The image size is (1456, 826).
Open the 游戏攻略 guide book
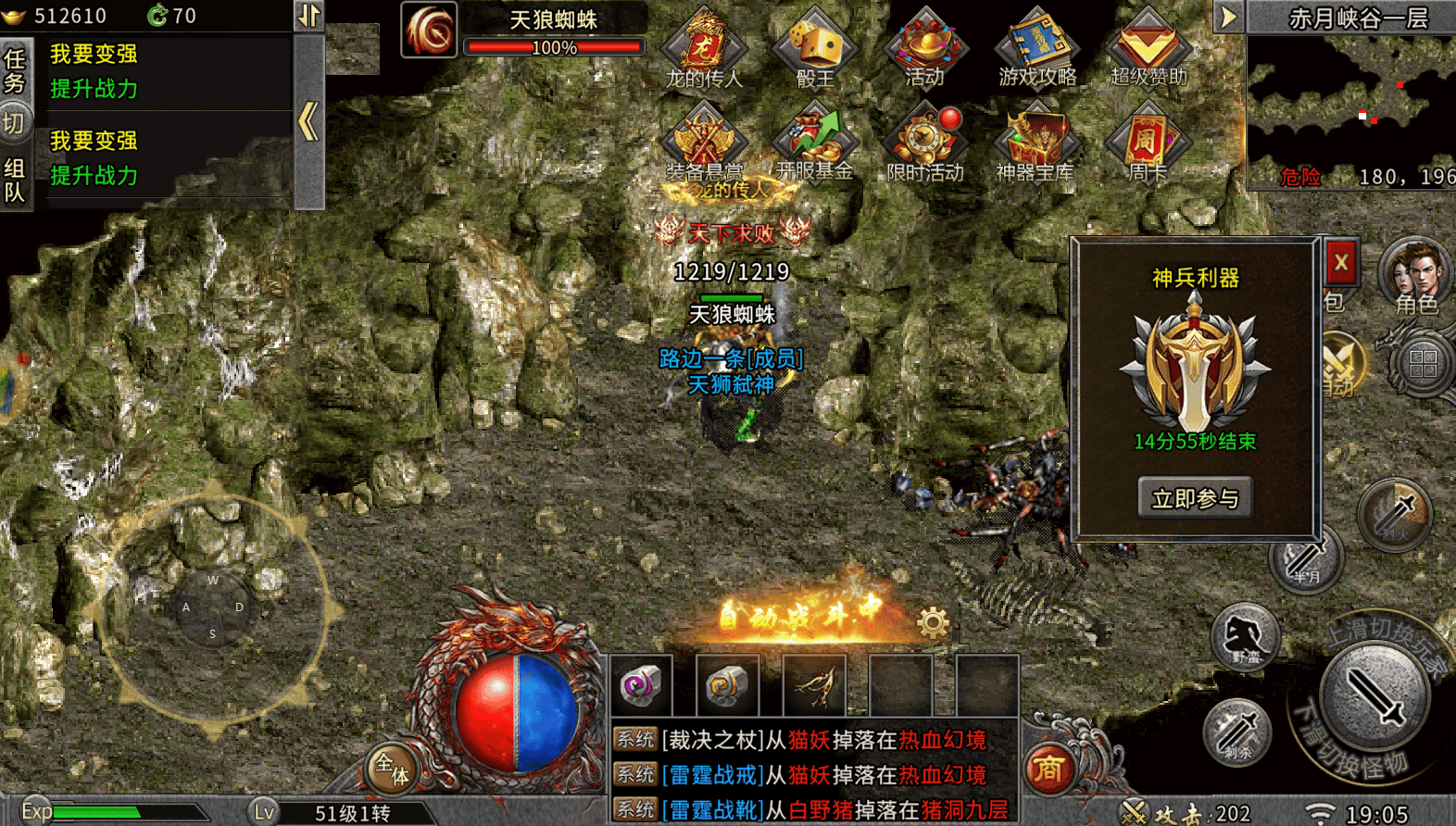[x=1037, y=48]
